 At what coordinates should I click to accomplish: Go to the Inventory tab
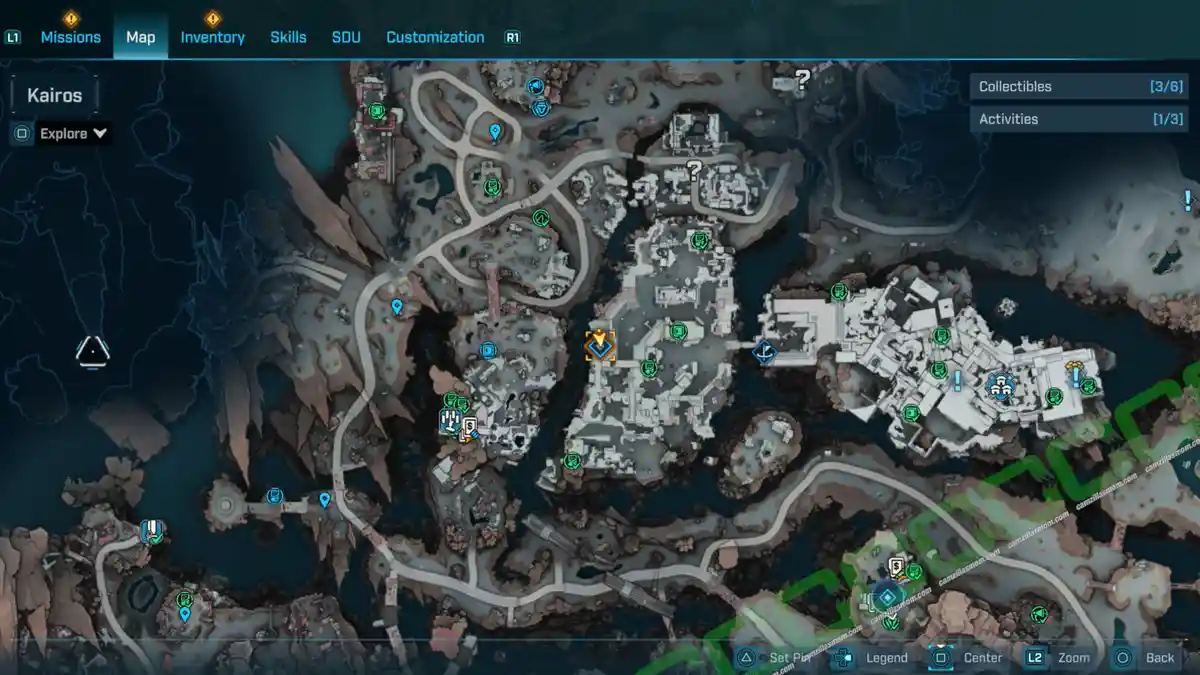click(212, 37)
